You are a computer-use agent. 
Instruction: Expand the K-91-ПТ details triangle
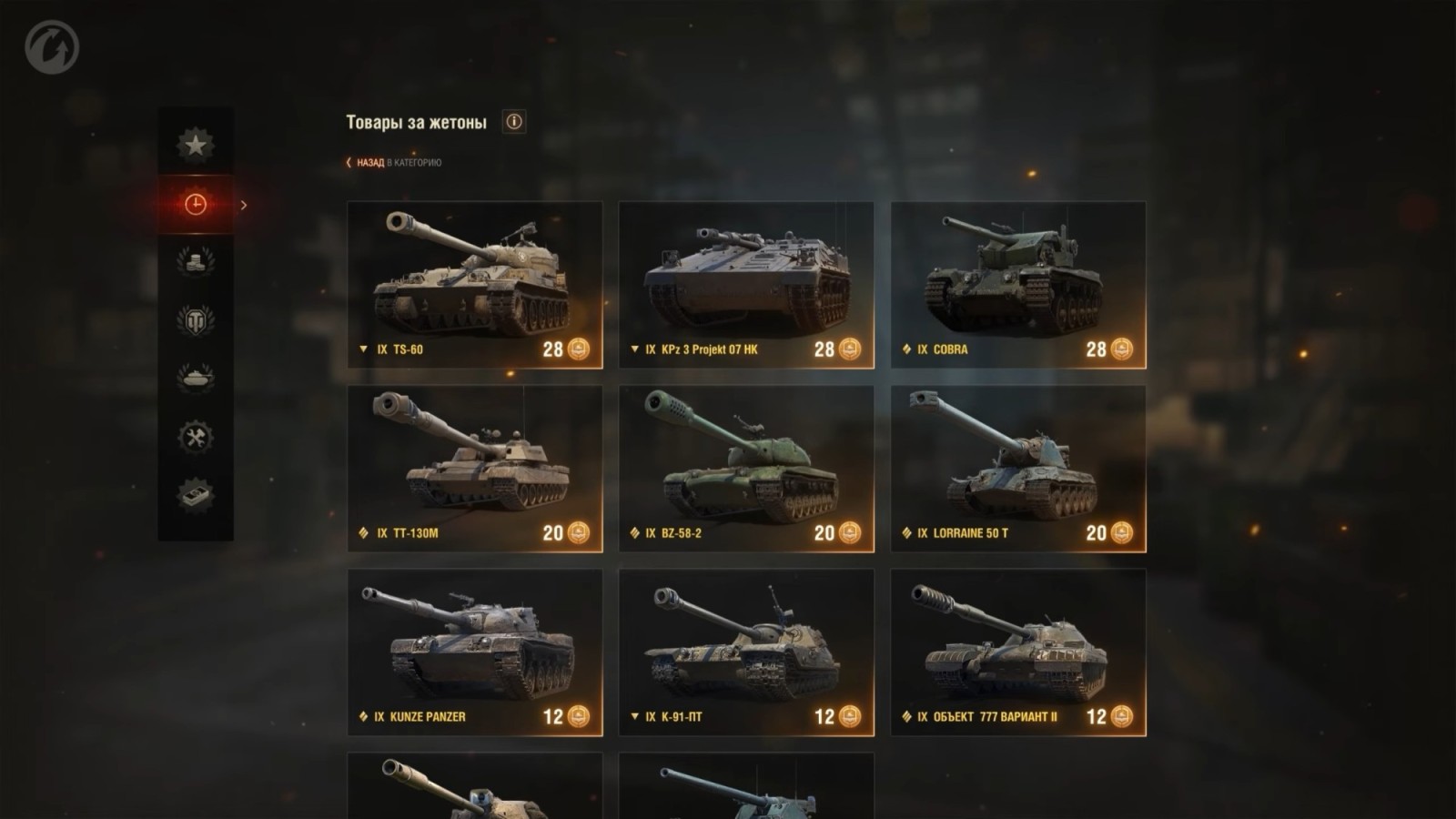tap(634, 717)
